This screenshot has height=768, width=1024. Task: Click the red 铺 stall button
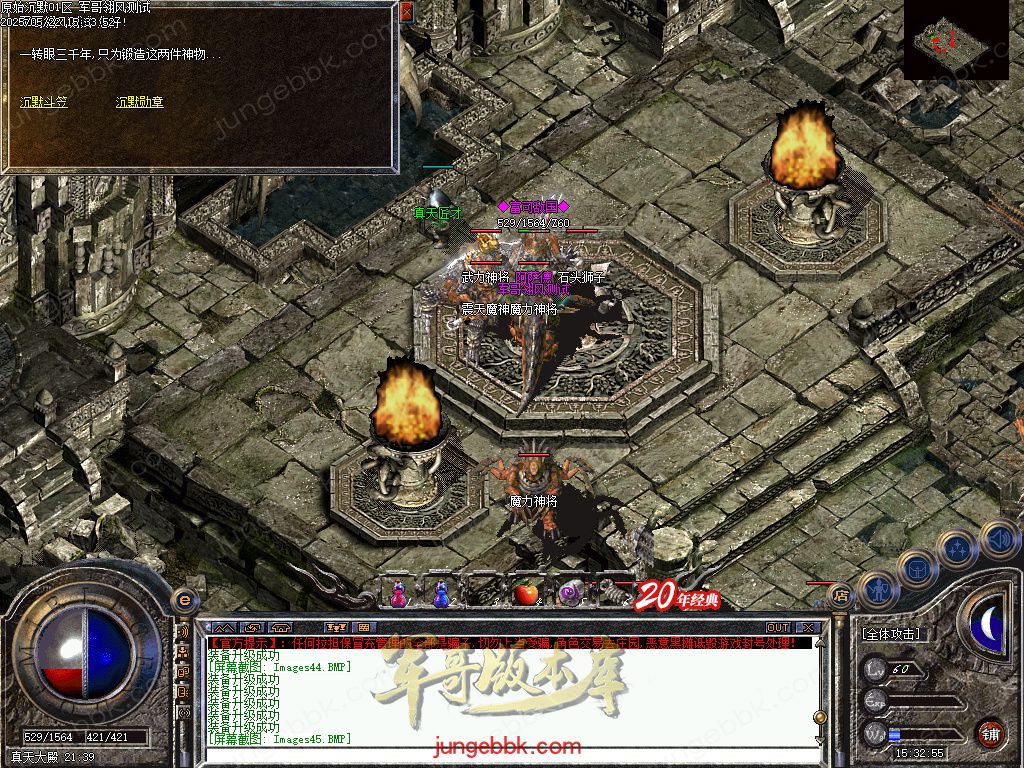[989, 733]
